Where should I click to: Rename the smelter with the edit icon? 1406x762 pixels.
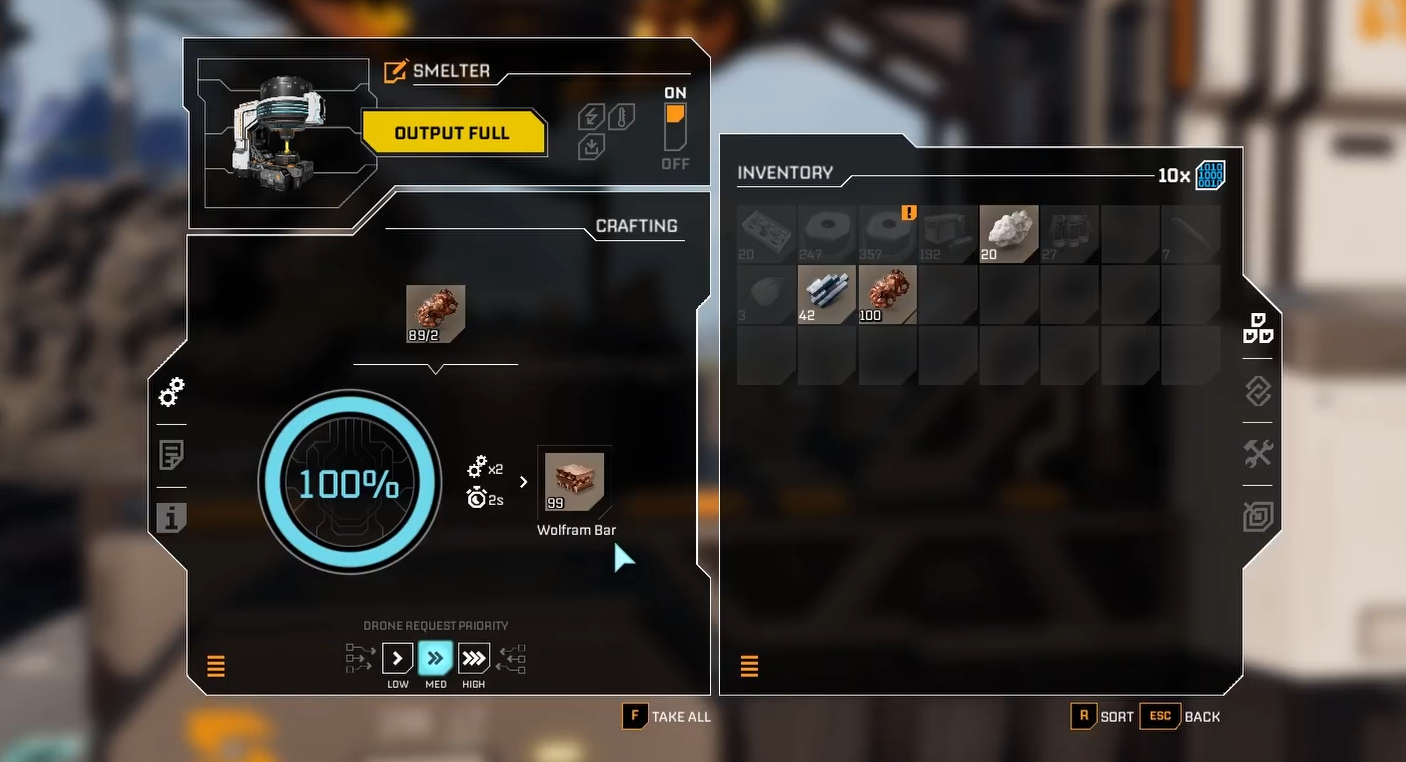pos(396,72)
